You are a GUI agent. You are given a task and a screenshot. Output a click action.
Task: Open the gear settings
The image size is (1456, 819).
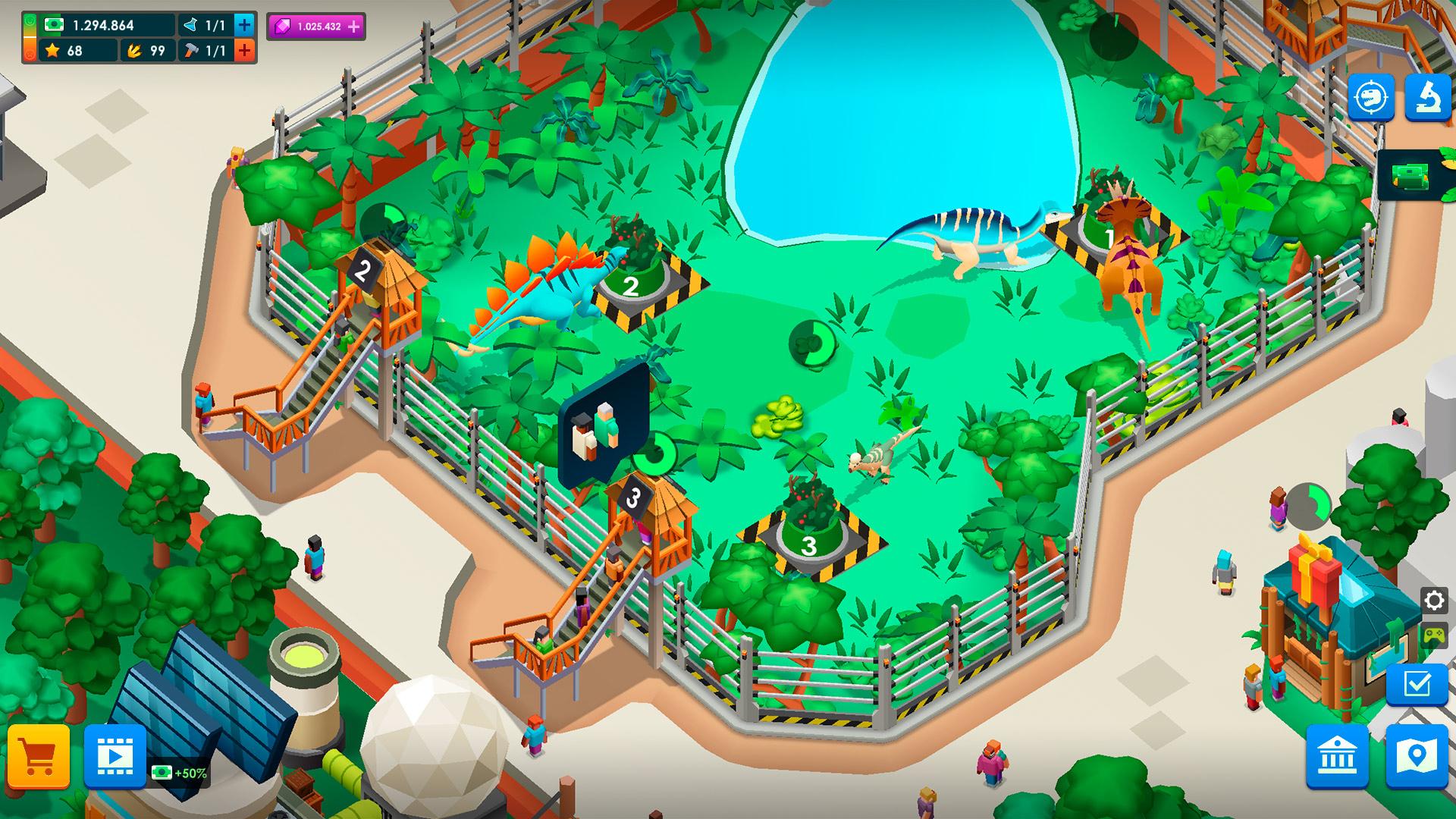1434,601
